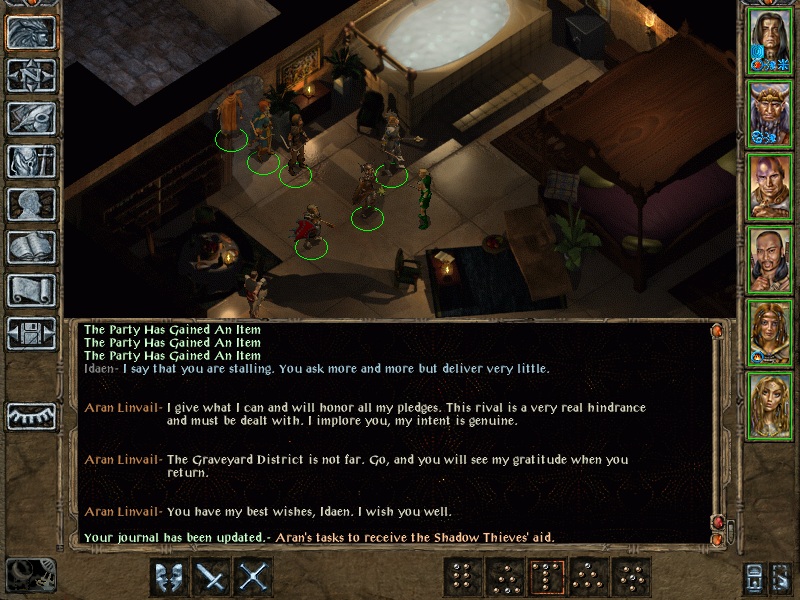Choose the currently highlighted formation button
Image resolution: width=800 pixels, height=600 pixels.
(547, 577)
